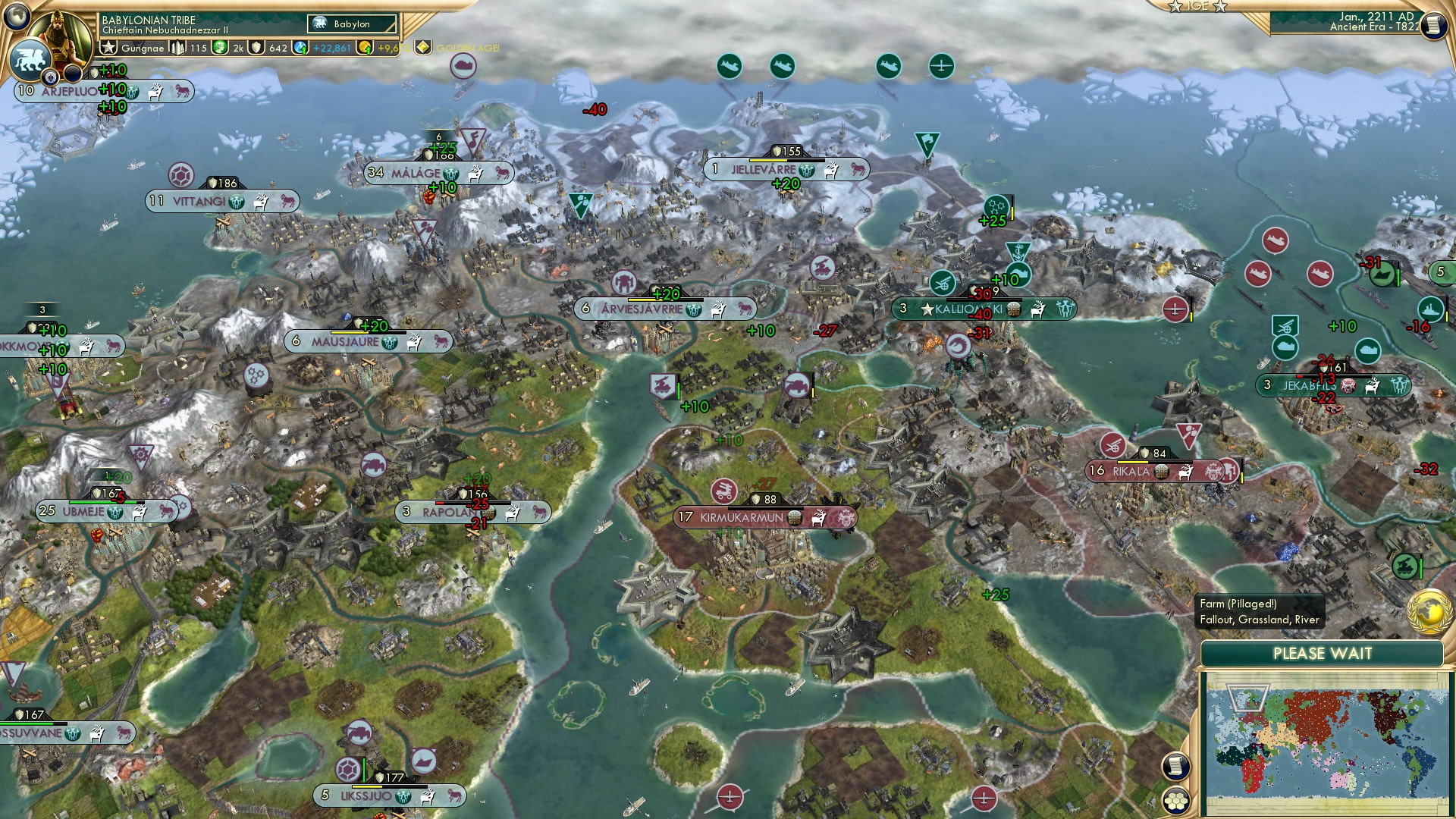Open the Babylon civilization dropdown
The width and height of the screenshot is (1456, 819).
[x=350, y=24]
